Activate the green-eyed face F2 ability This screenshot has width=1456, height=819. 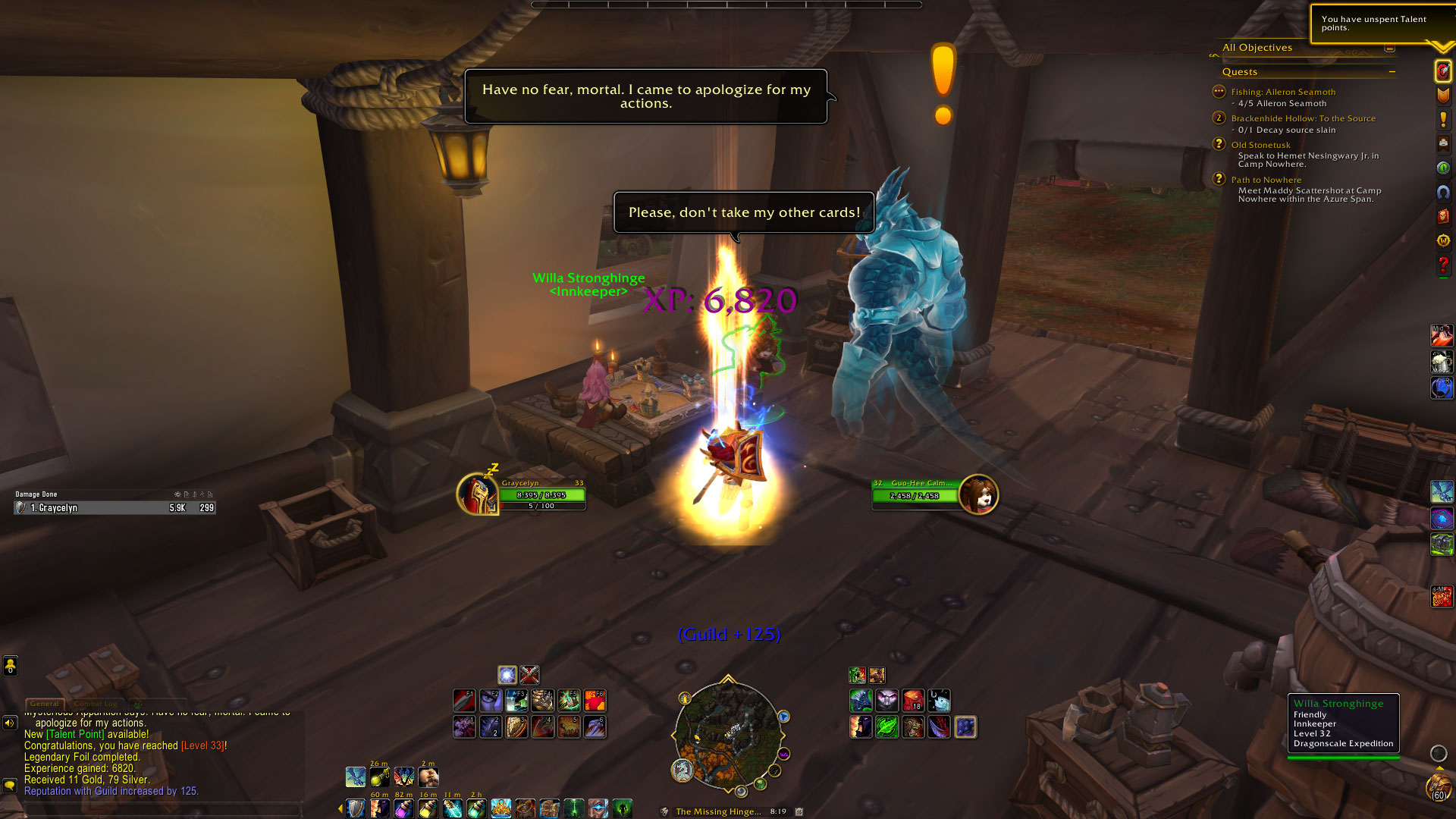pos(491,700)
